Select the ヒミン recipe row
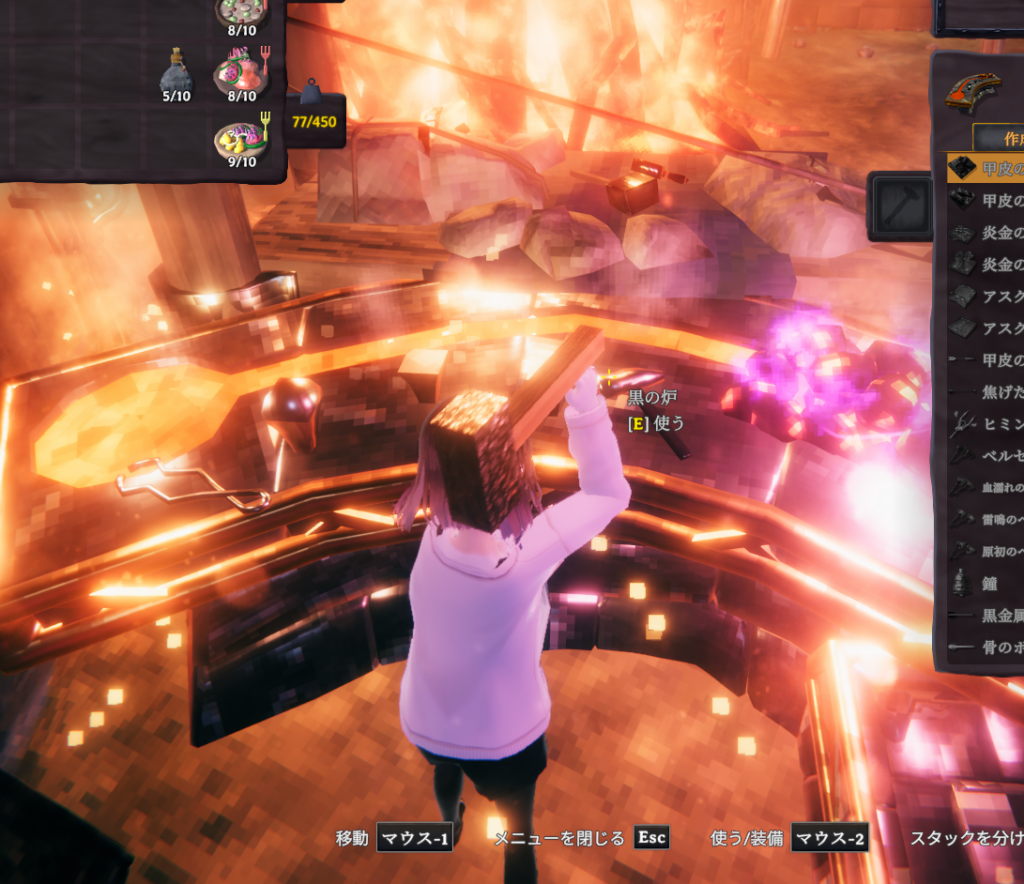This screenshot has width=1024, height=884. [986, 423]
